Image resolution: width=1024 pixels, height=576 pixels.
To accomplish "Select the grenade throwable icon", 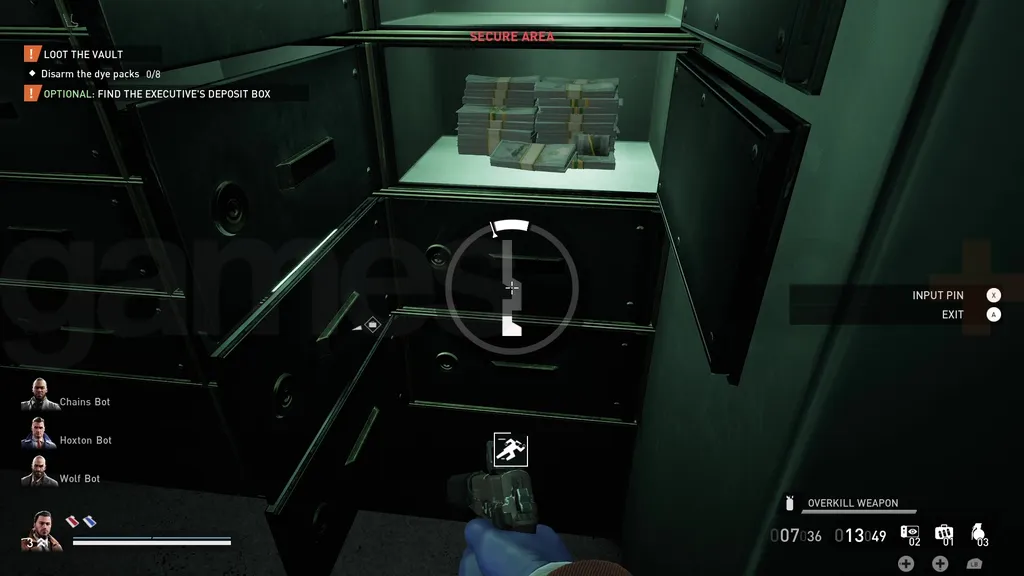I will click(978, 533).
